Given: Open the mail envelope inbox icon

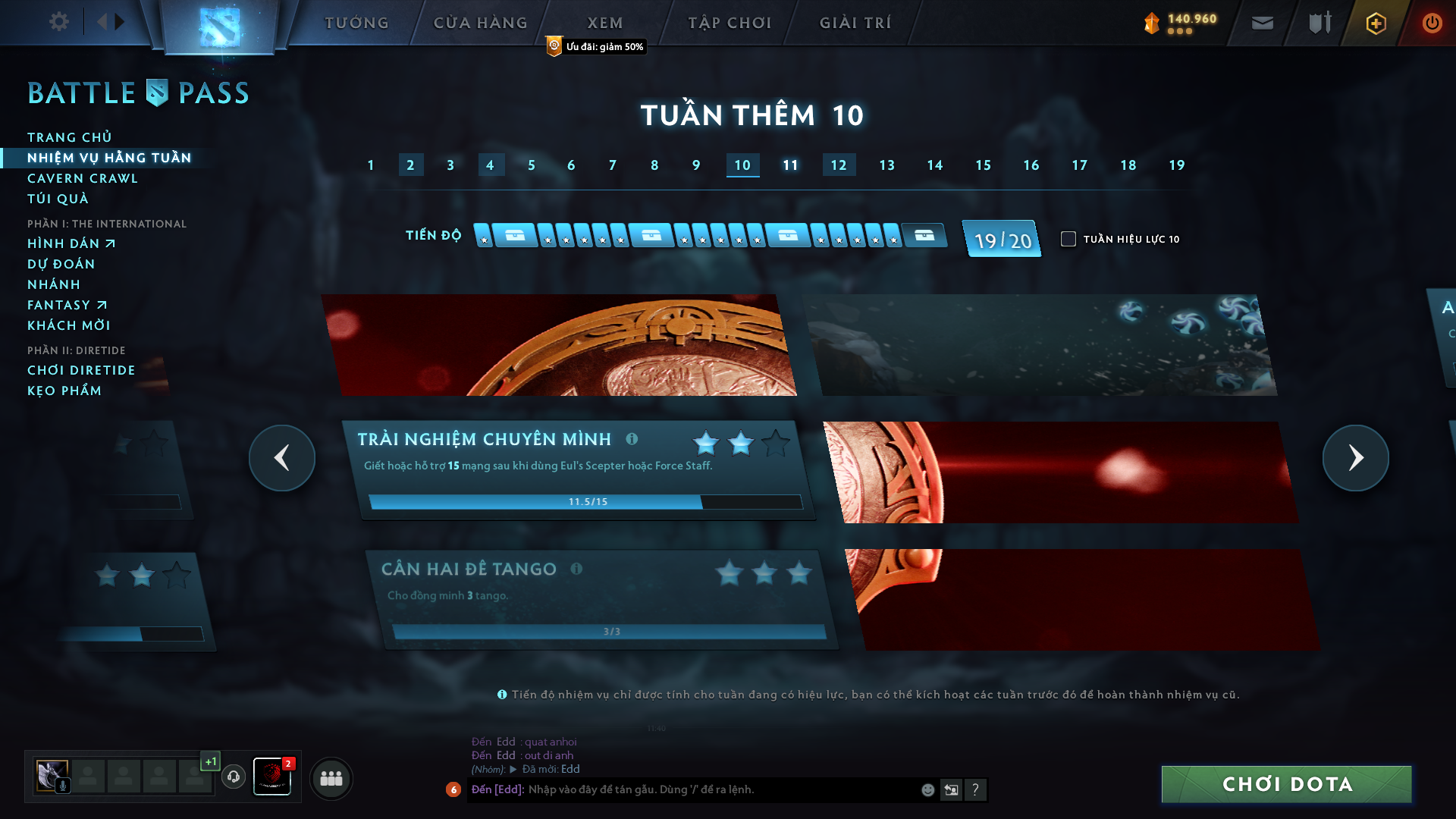Looking at the screenshot, I should click(1262, 23).
